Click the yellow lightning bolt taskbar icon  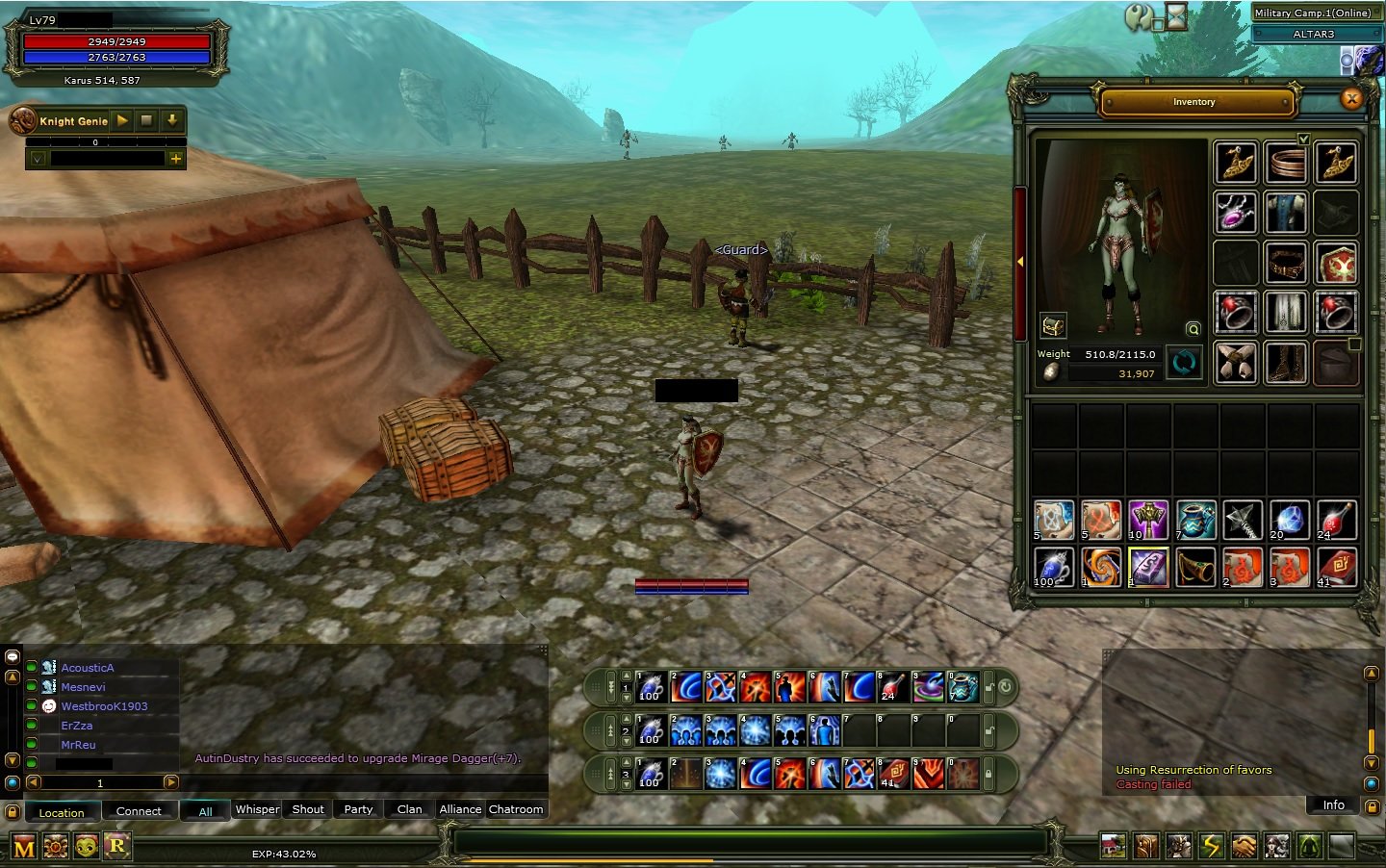pos(1211,845)
